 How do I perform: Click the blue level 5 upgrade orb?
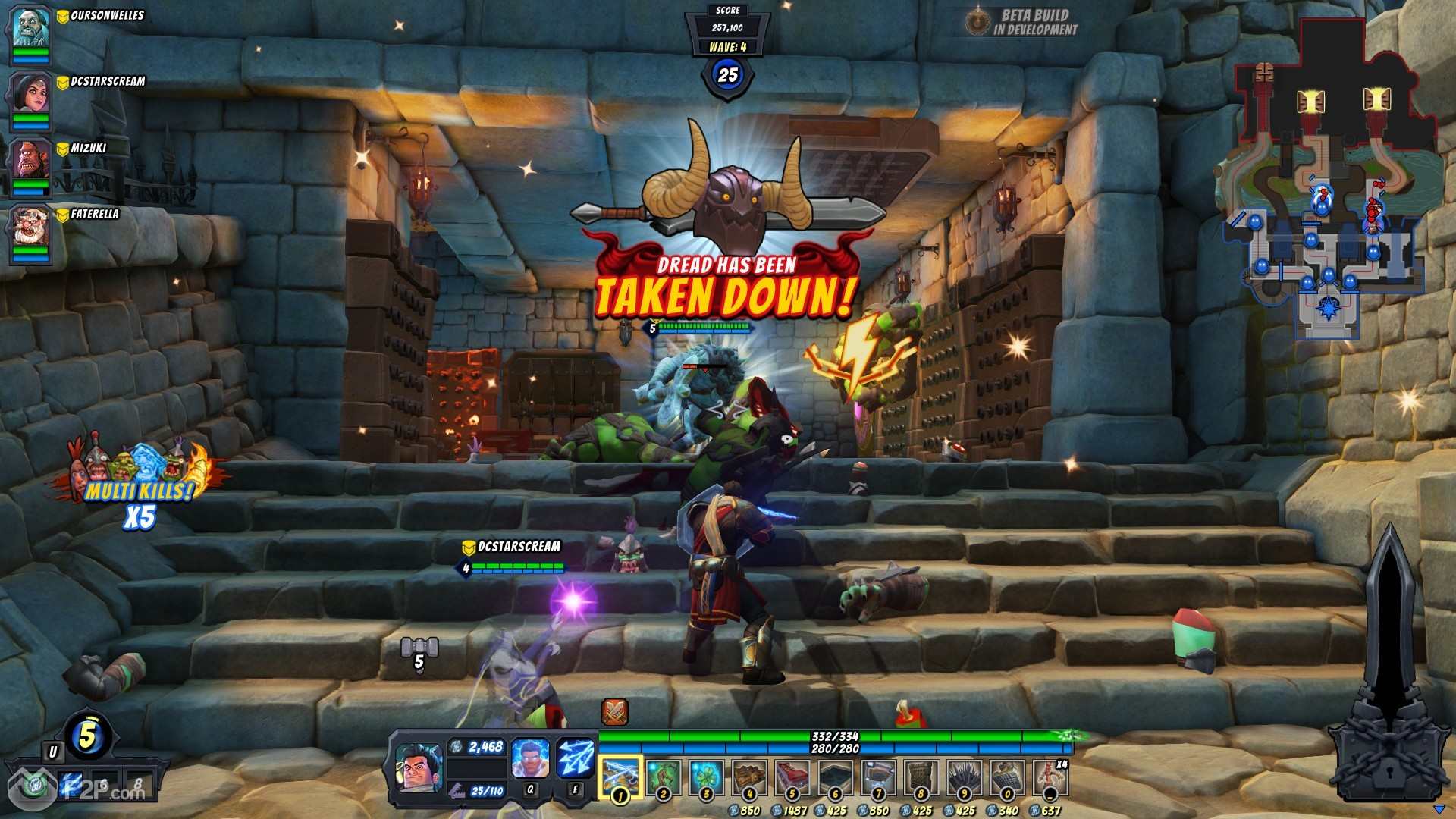[88, 736]
